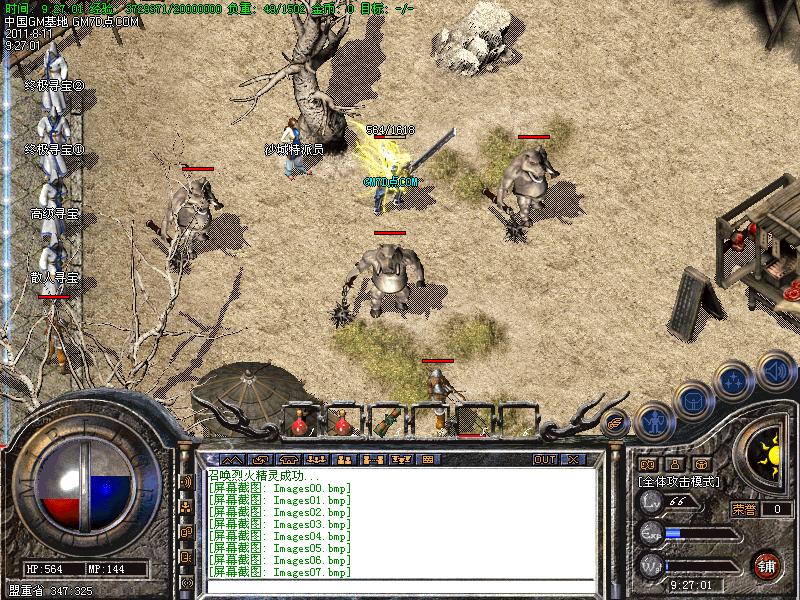Toggle sound with the speaker button

pos(775,372)
